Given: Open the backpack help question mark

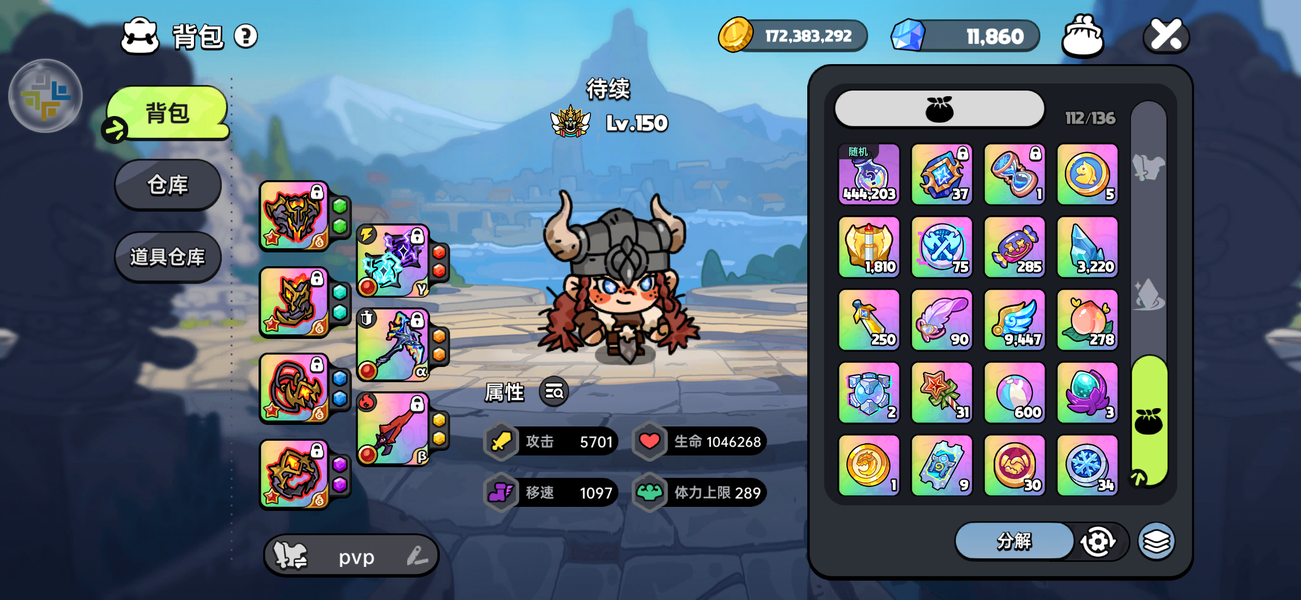Looking at the screenshot, I should coord(246,37).
